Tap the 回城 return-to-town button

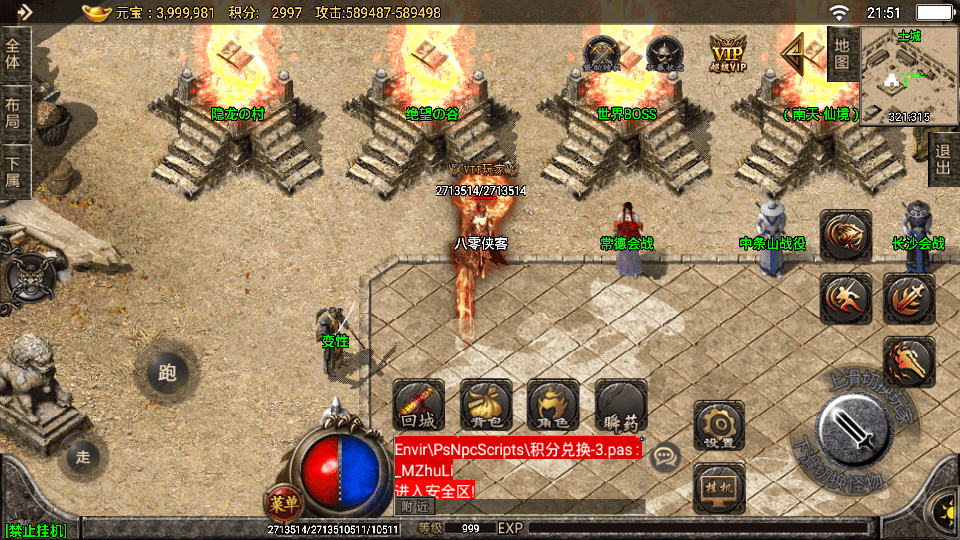tap(418, 404)
